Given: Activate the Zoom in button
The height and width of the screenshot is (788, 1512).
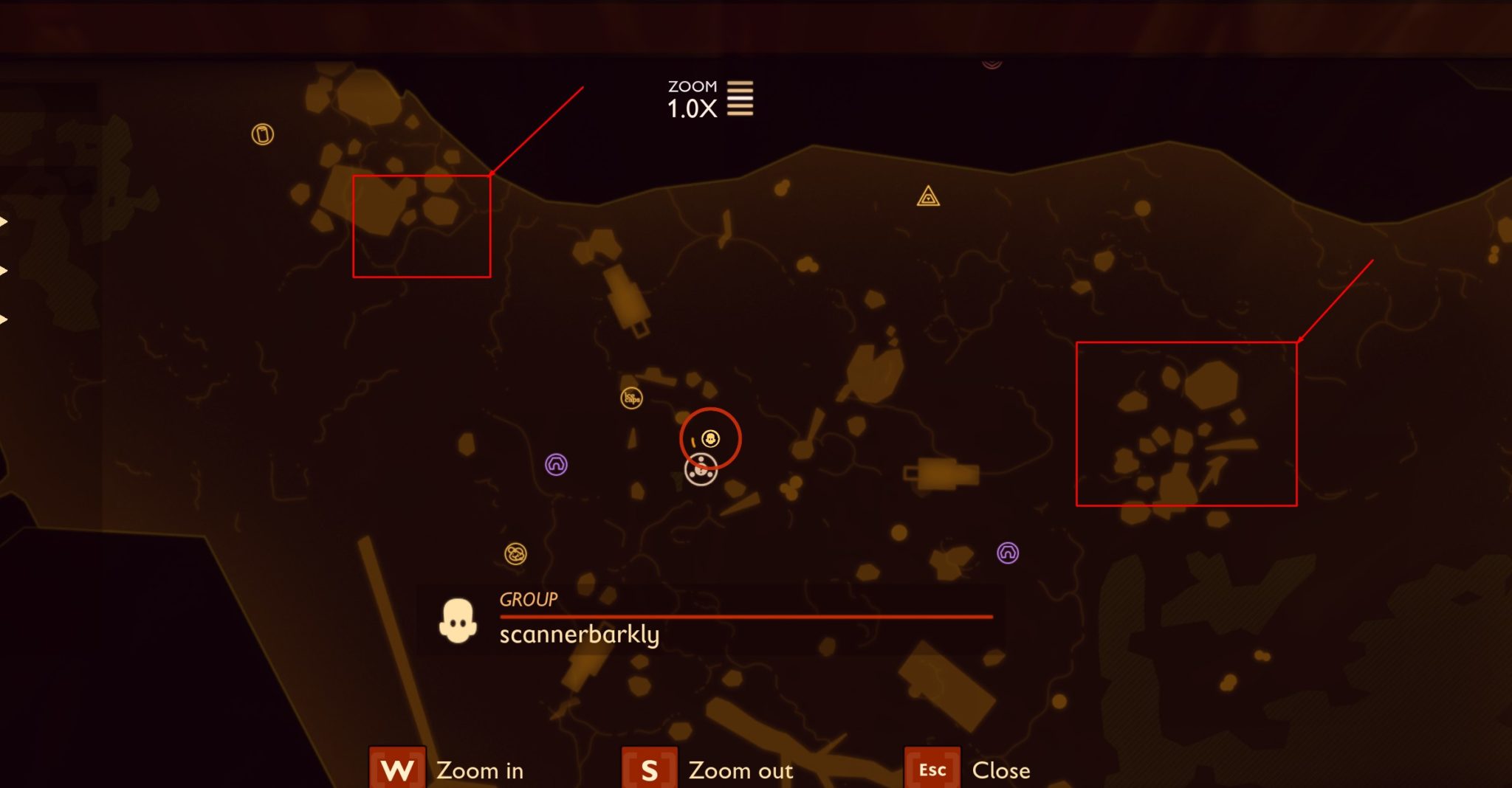Looking at the screenshot, I should (396, 770).
